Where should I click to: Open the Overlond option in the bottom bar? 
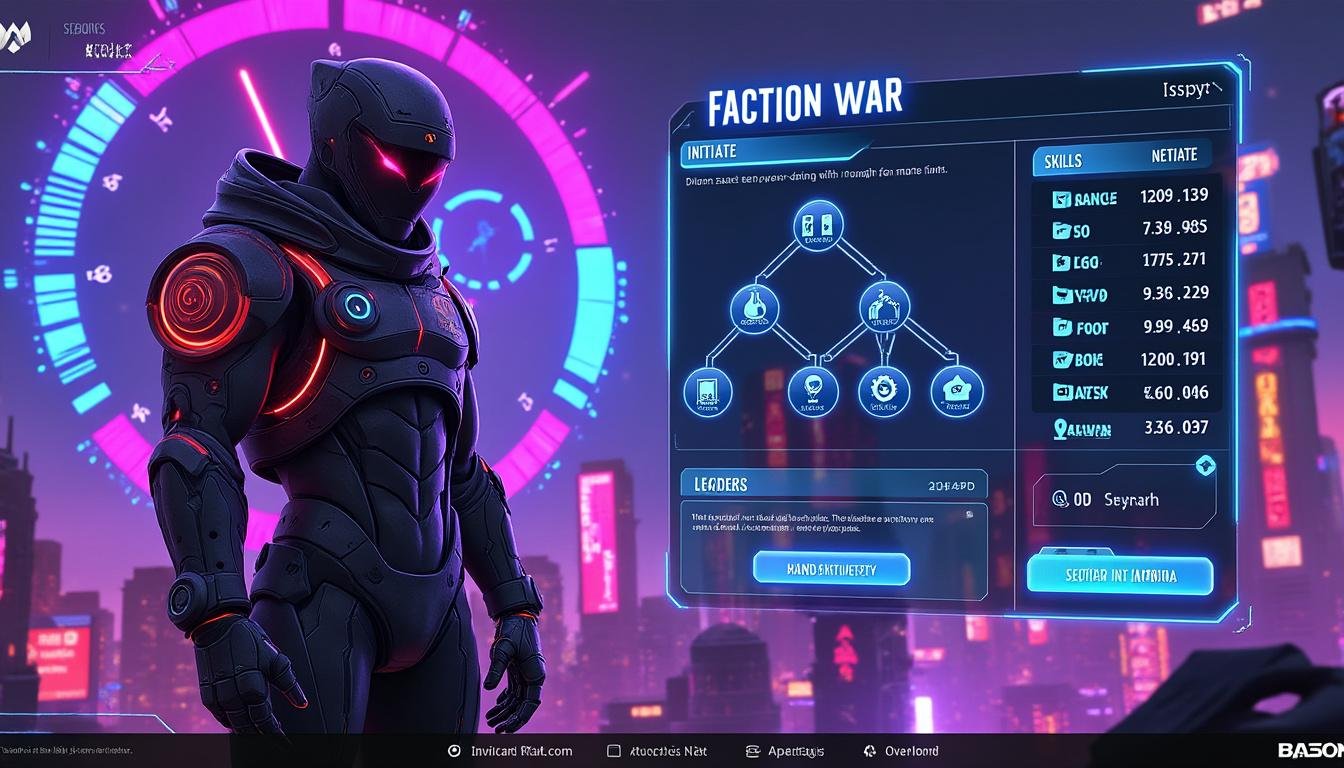click(901, 751)
